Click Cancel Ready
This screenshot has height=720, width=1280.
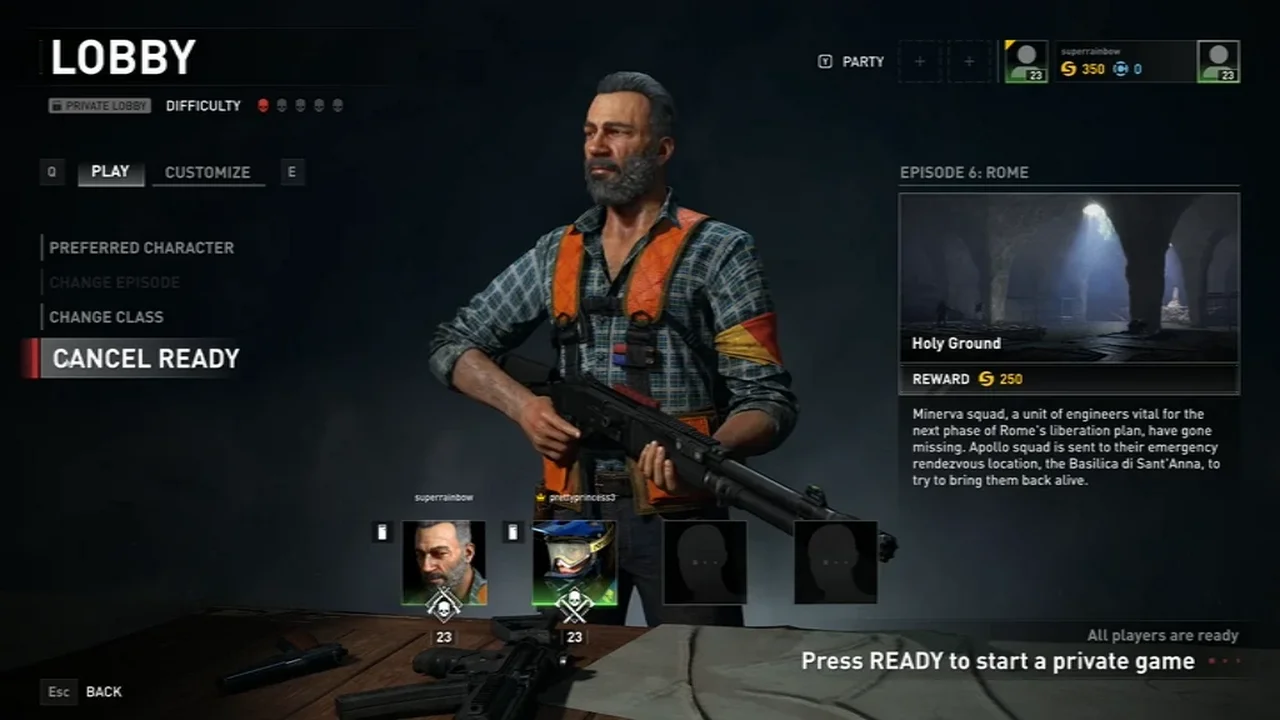click(x=145, y=359)
